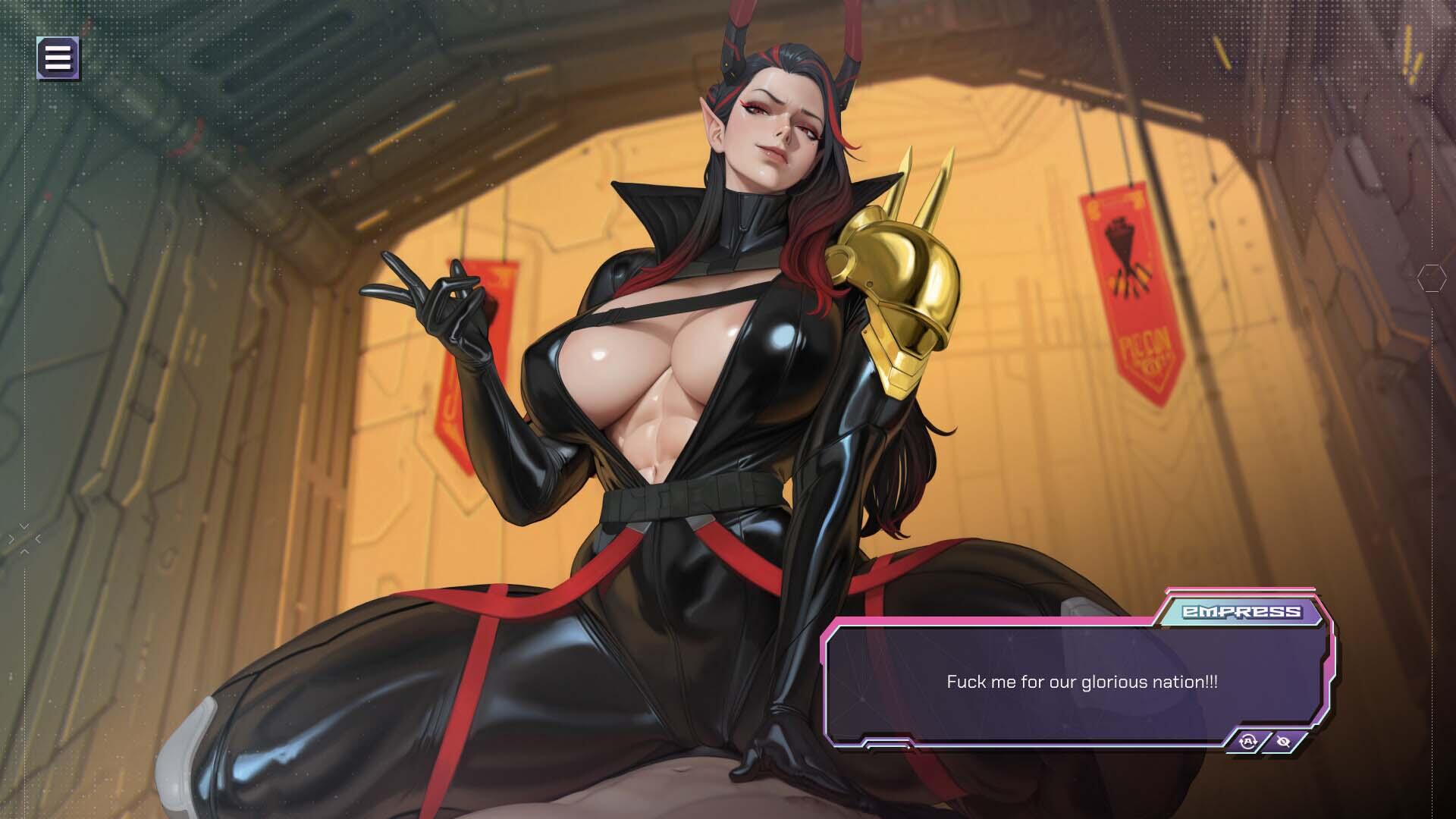Screen dimensions: 1456x819
Task: Select the menu icon in the top-left corner
Action: point(58,57)
